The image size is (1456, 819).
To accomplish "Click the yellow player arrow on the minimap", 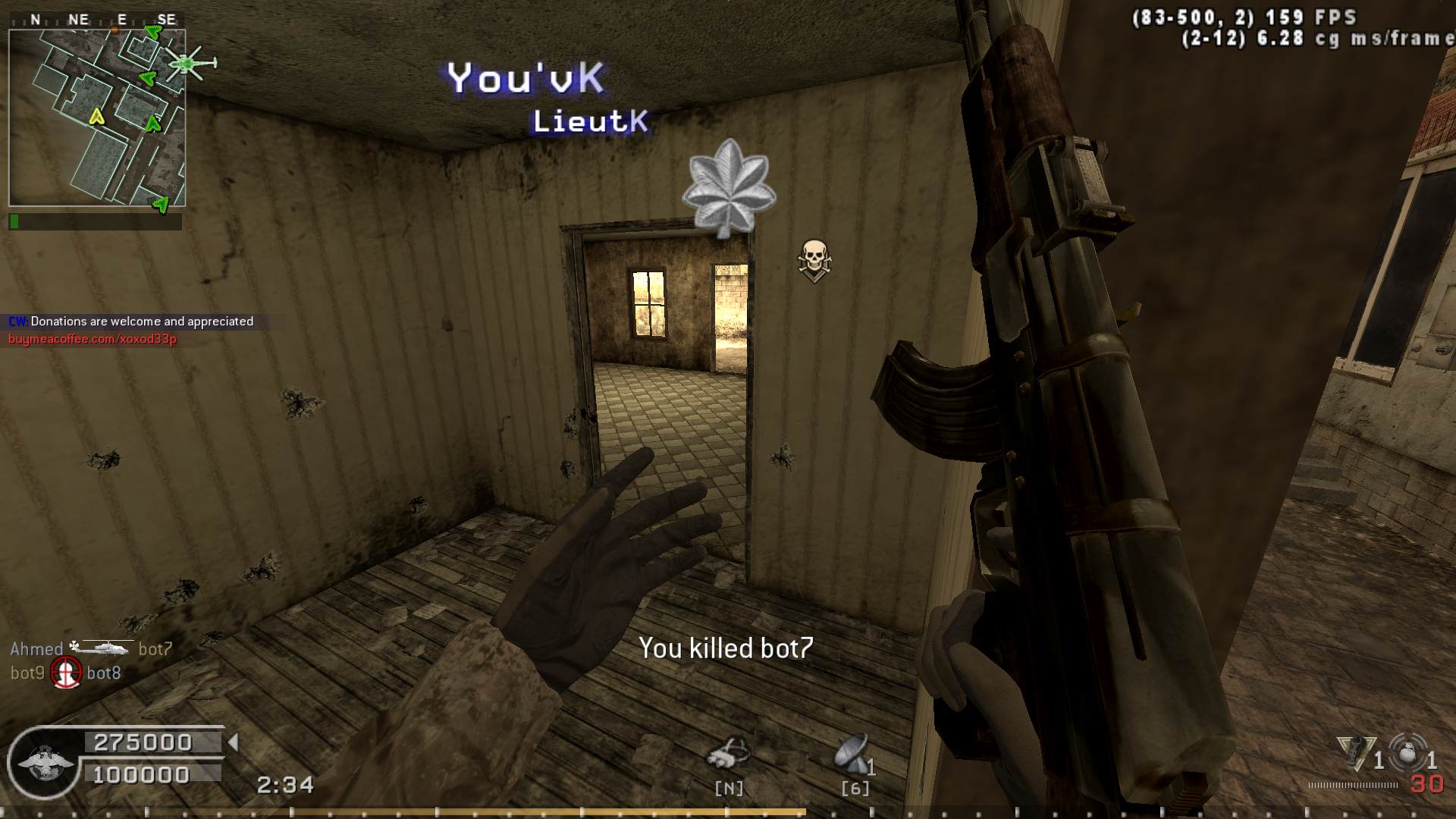I will 96,116.
